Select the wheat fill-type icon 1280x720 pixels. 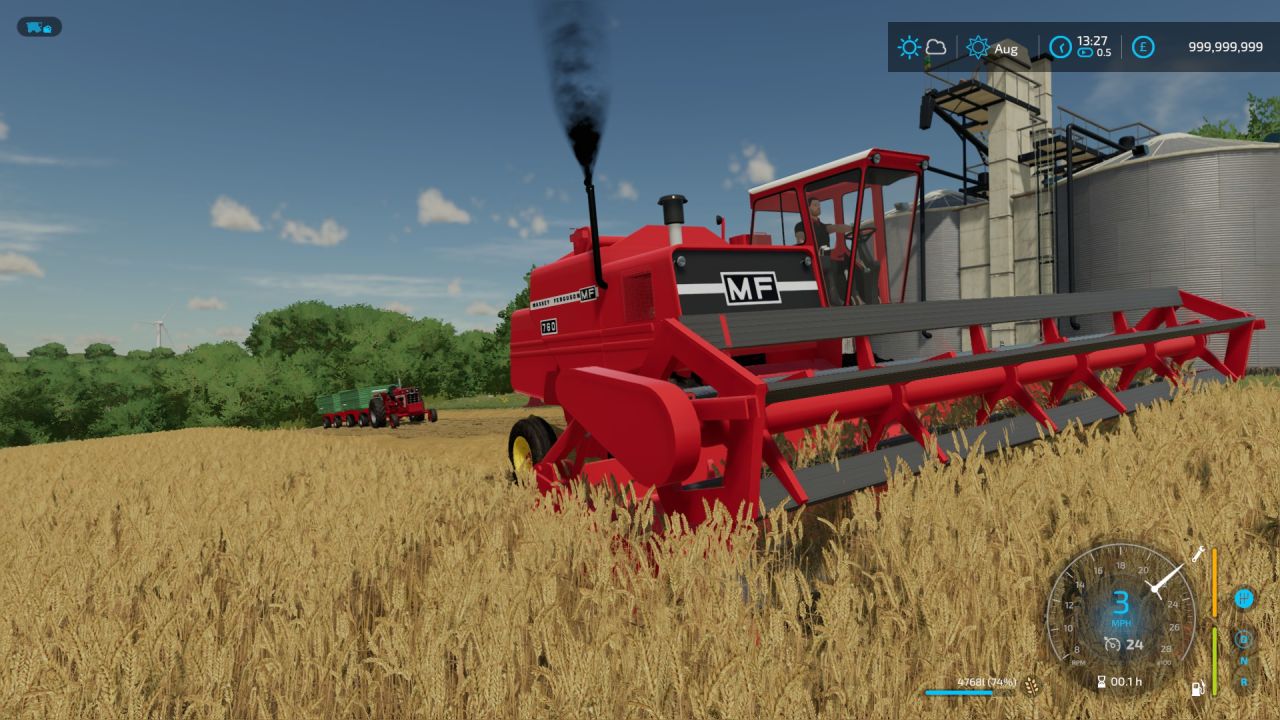[x=1031, y=685]
